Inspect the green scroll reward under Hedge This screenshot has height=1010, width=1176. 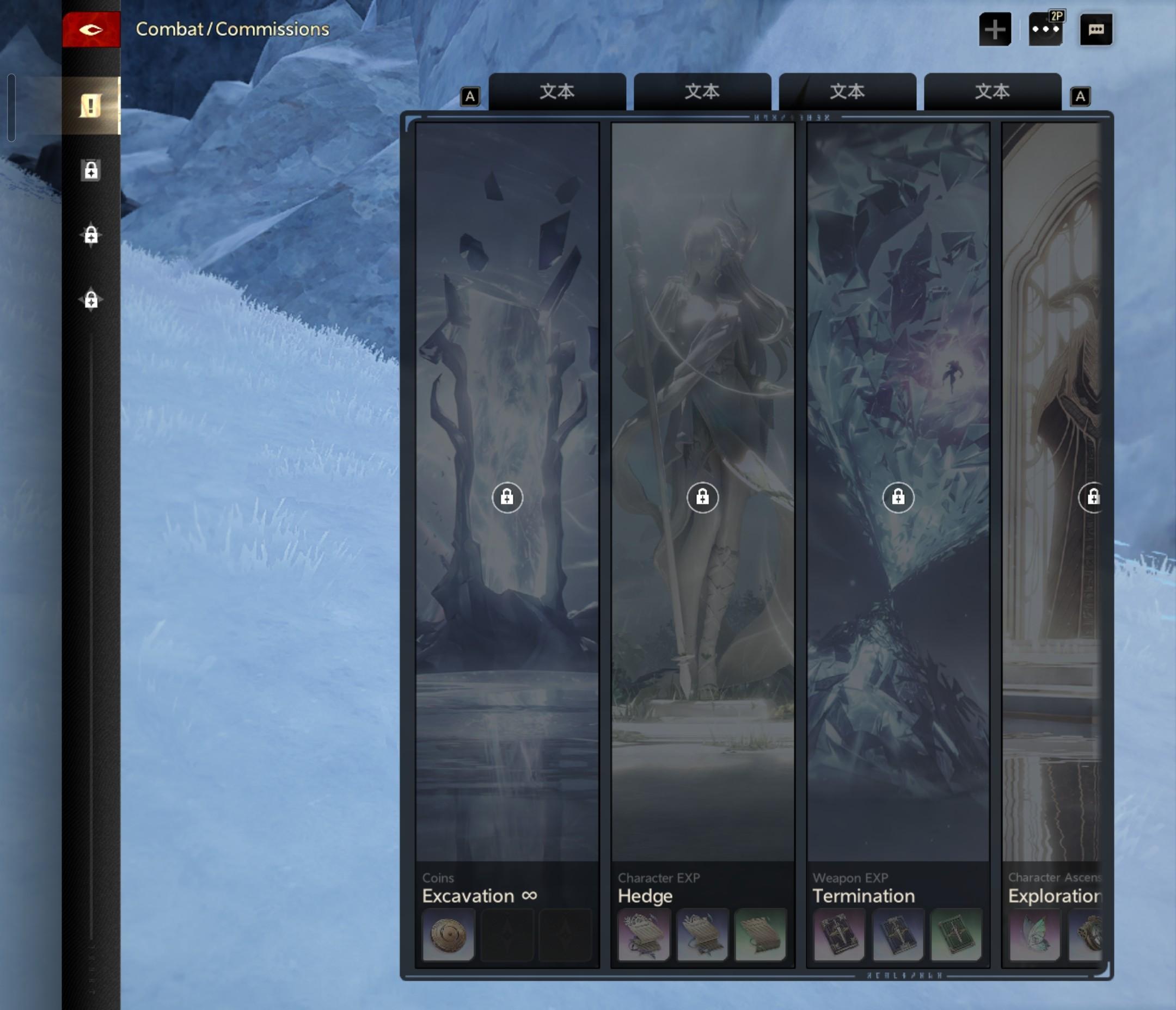click(761, 934)
